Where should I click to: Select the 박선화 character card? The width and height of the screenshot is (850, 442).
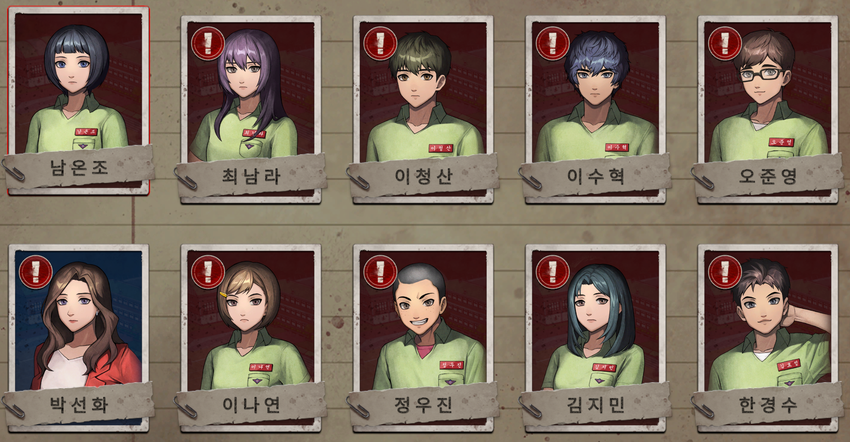[77, 322]
